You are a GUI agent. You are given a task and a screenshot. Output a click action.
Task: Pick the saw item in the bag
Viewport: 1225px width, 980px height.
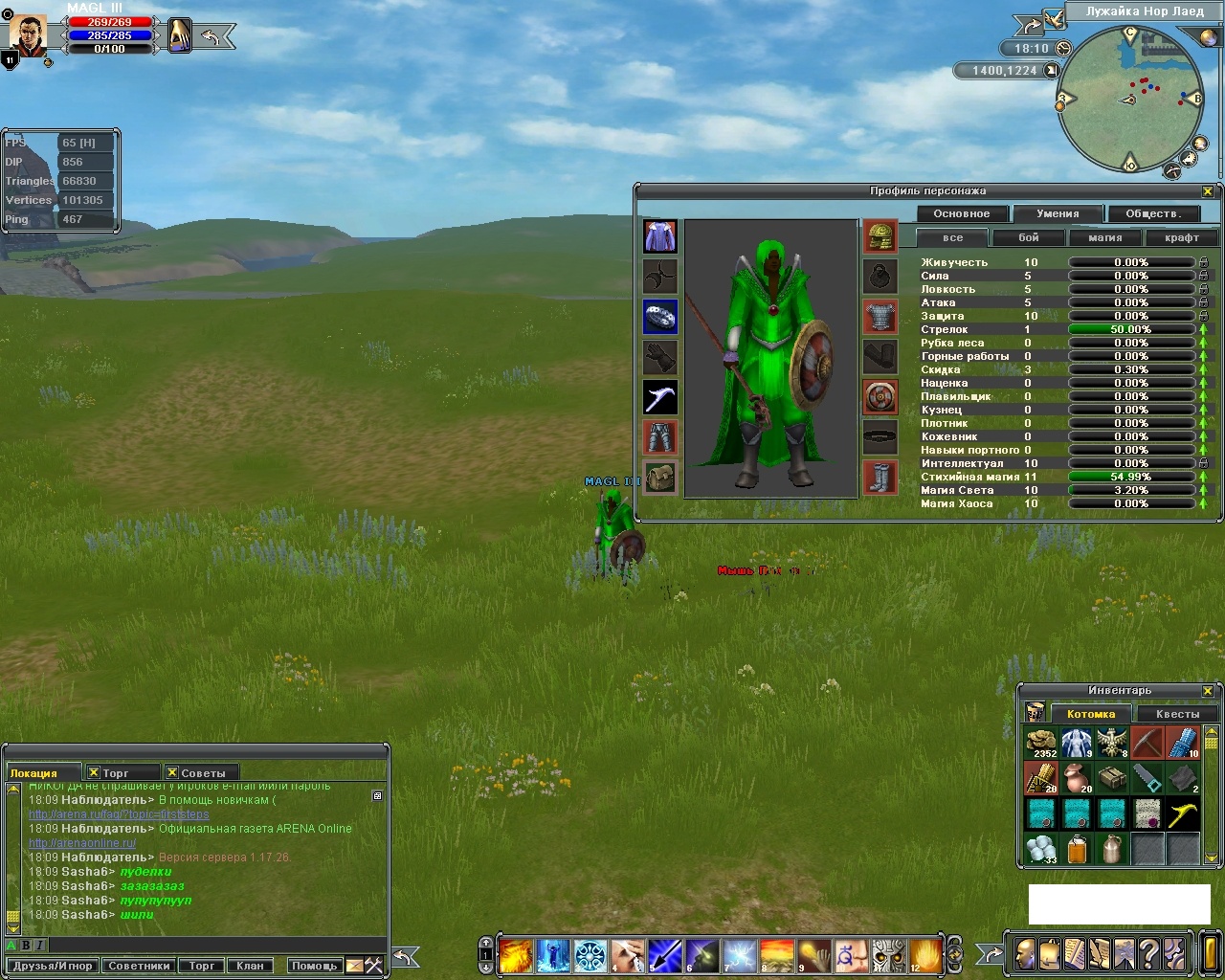pos(1147,778)
